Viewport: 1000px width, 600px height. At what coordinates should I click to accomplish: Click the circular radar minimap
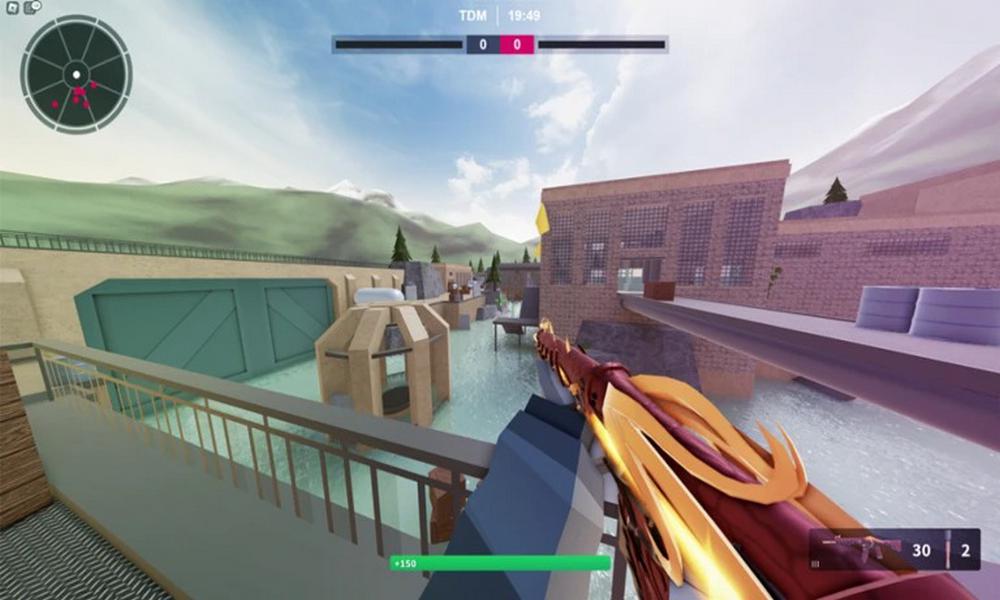click(76, 75)
